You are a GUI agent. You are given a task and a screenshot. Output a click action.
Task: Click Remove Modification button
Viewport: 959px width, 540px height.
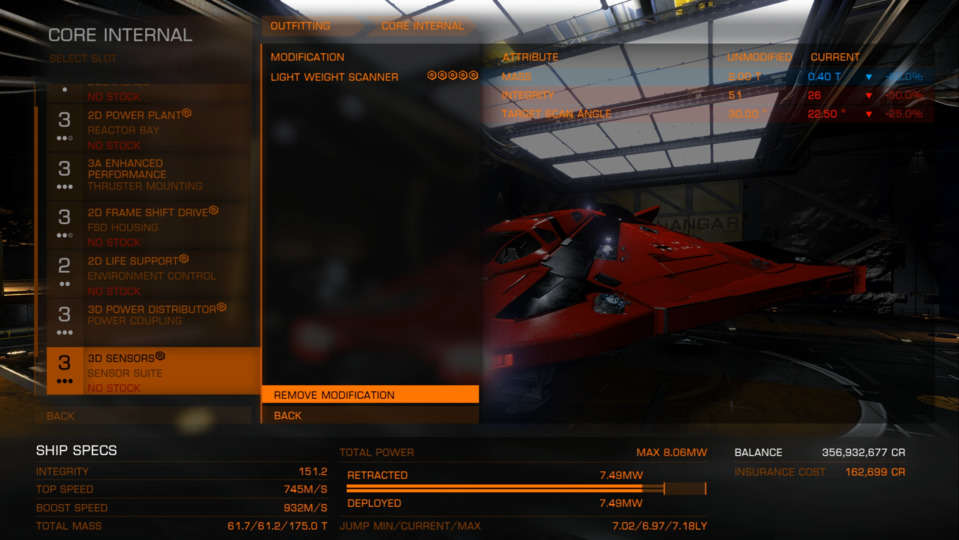point(369,395)
